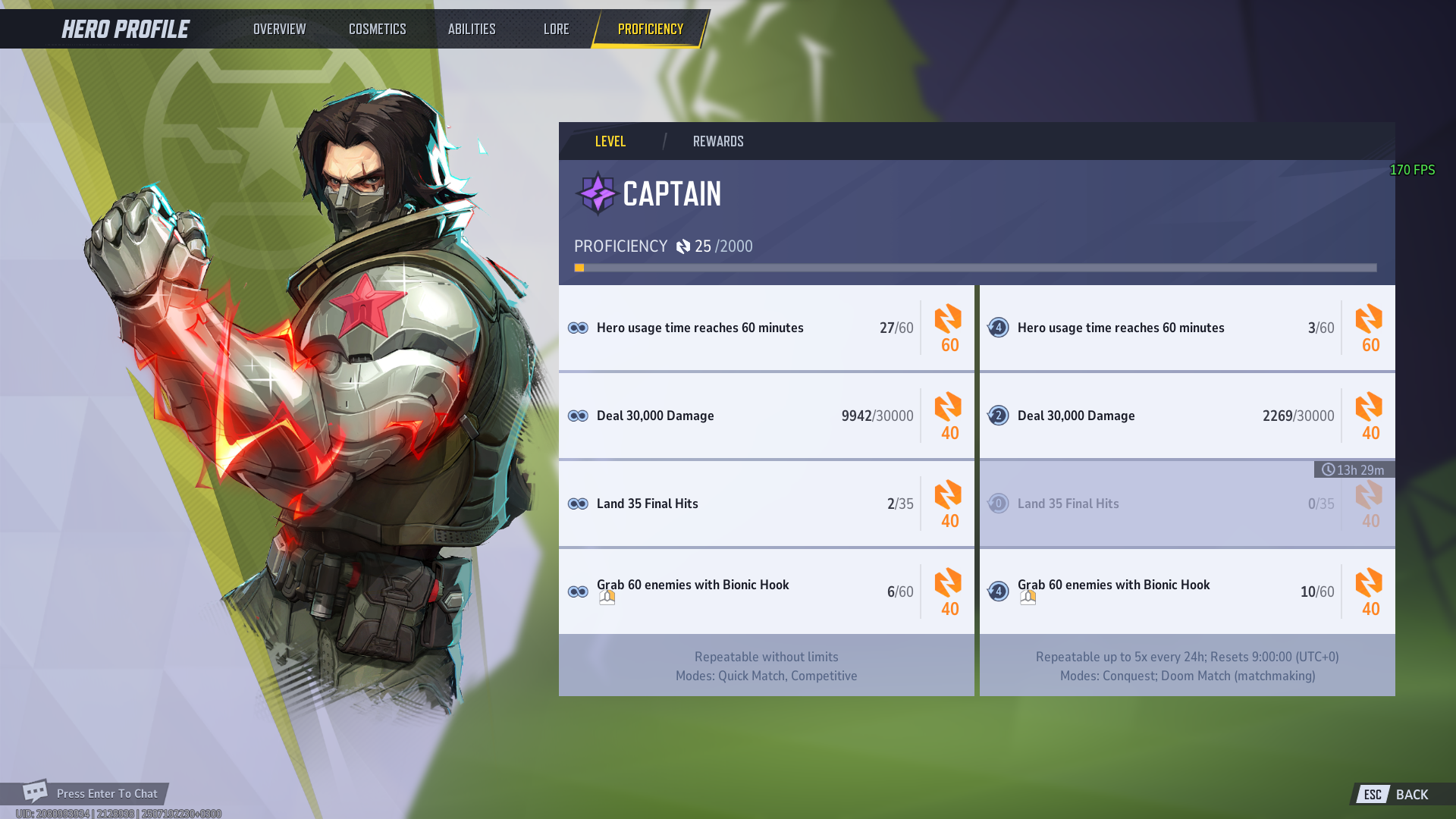
Task: View the Abilities tab
Action: pyautogui.click(x=471, y=29)
